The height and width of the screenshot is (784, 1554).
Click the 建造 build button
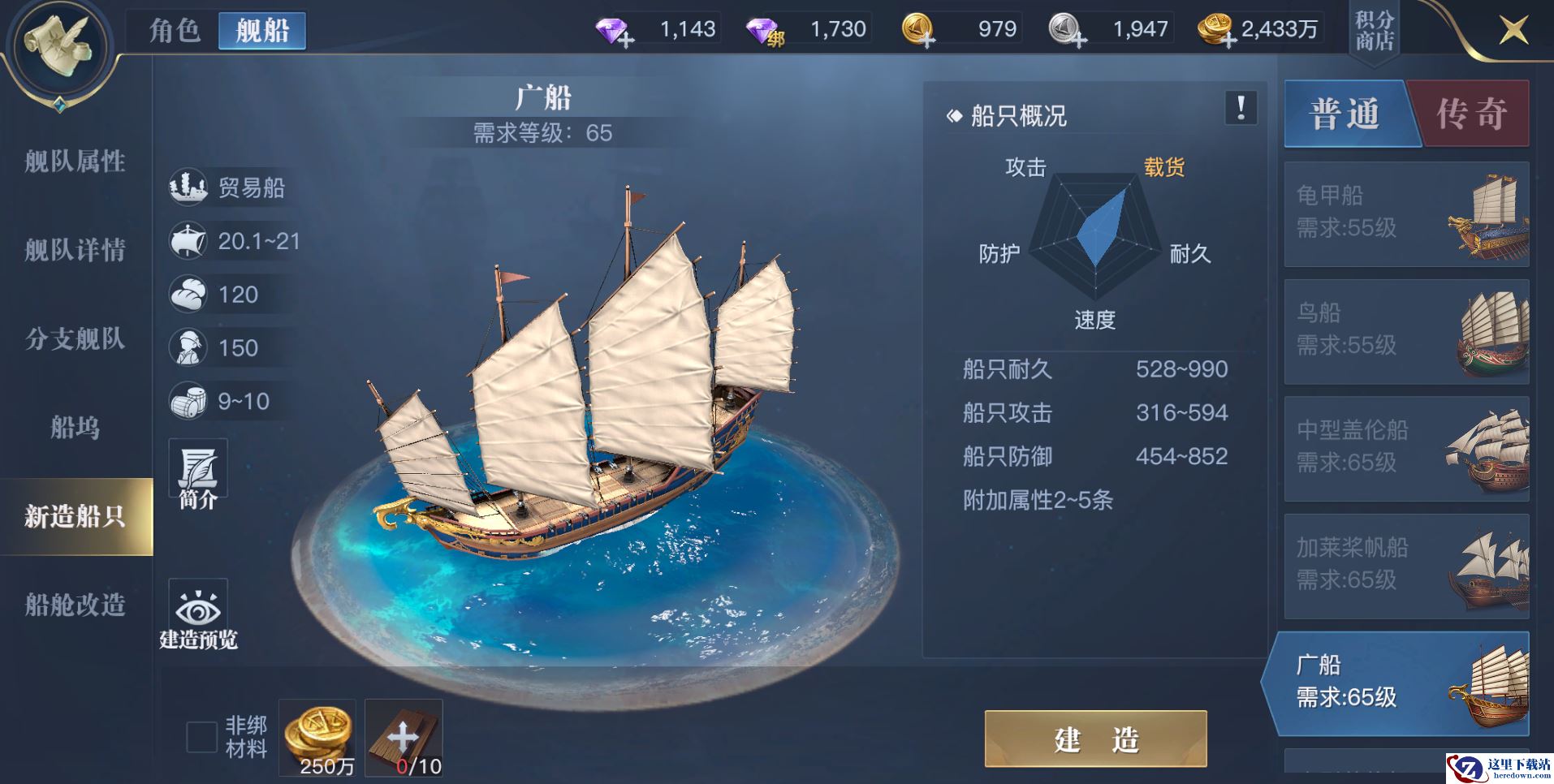(x=1095, y=739)
